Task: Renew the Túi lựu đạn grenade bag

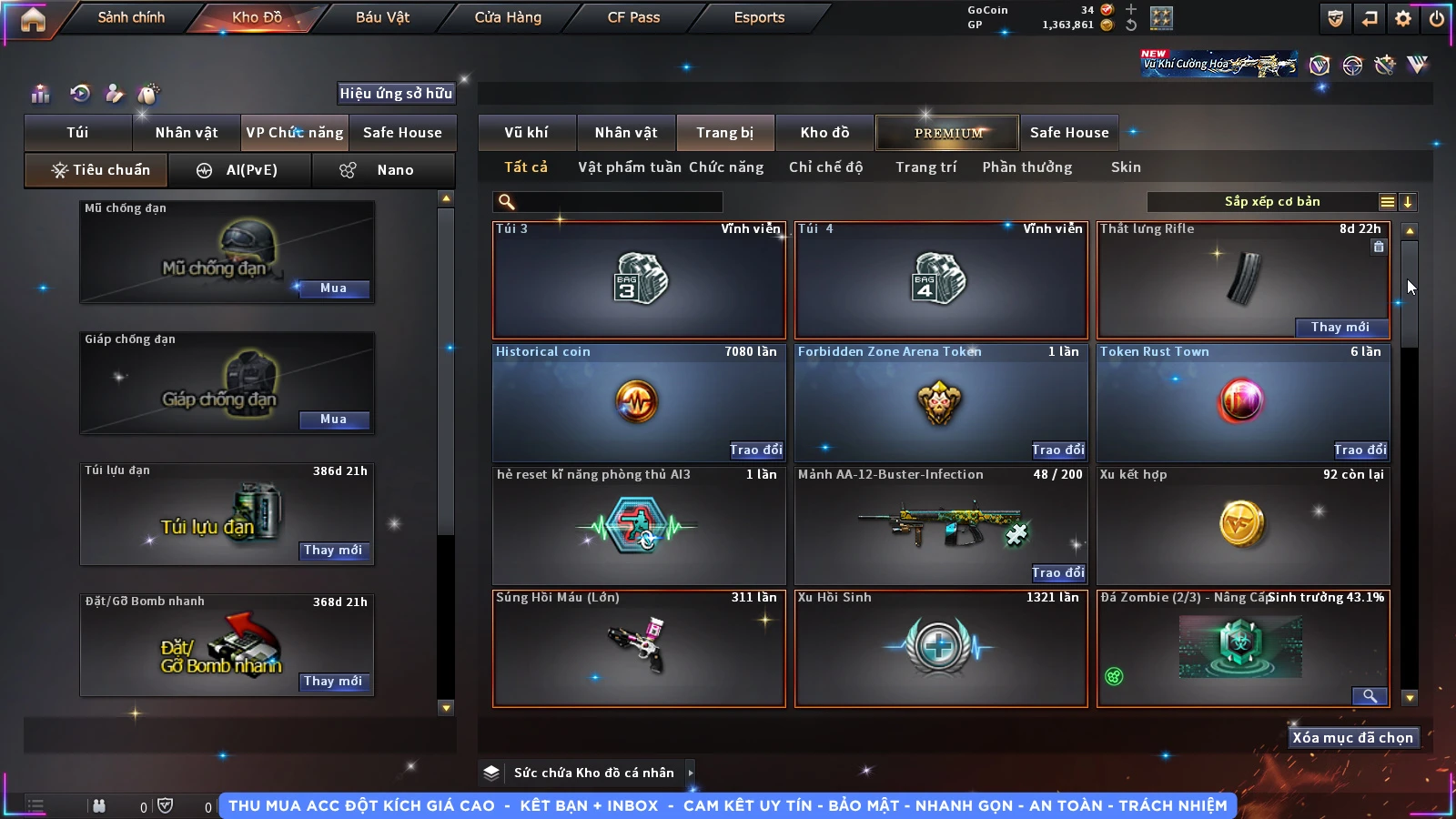Action: tap(333, 551)
